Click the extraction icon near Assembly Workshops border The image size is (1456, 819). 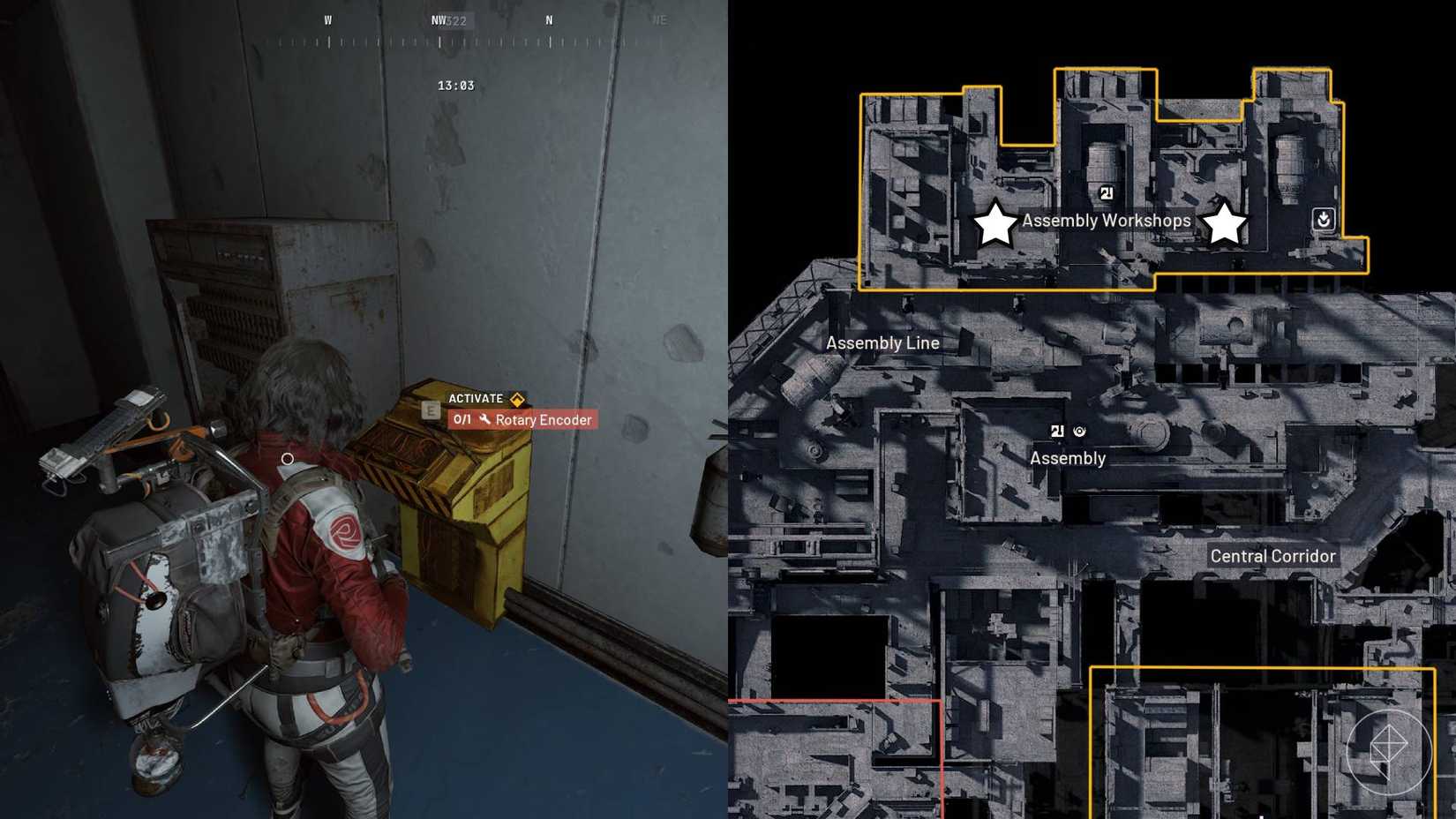pyautogui.click(x=1323, y=219)
